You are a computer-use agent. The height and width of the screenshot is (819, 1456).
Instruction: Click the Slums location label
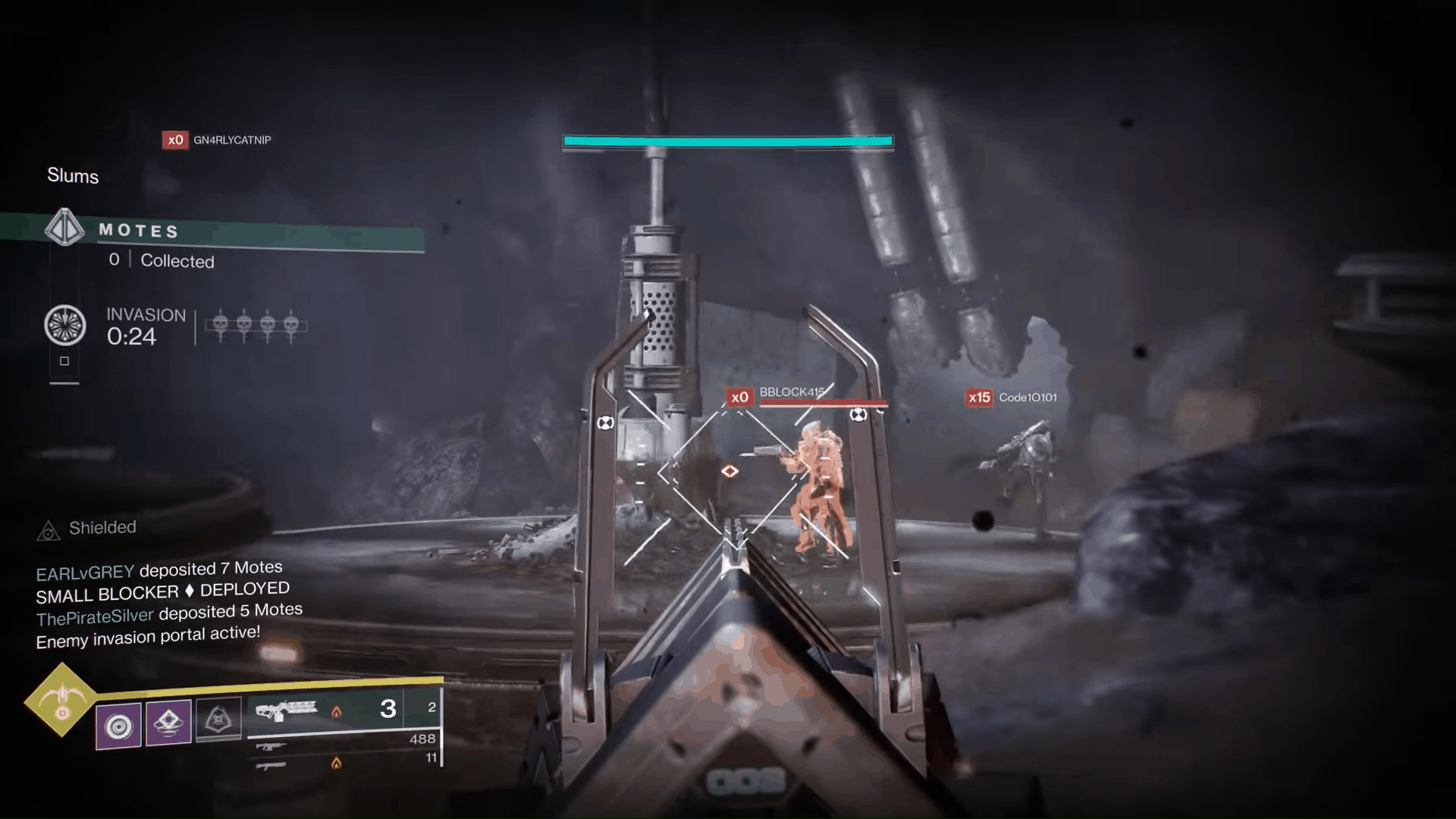73,176
